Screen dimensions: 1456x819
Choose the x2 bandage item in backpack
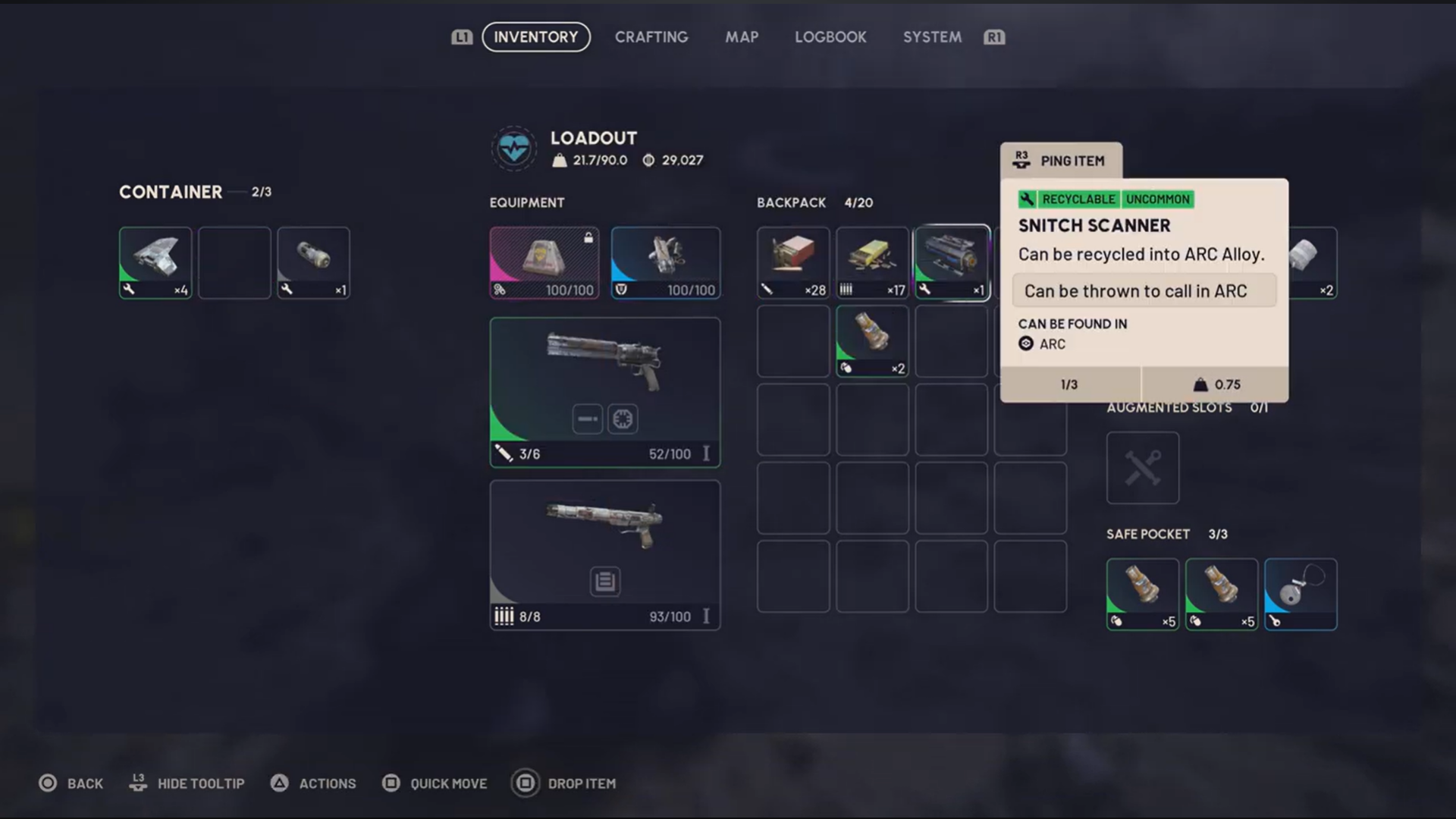click(871, 341)
